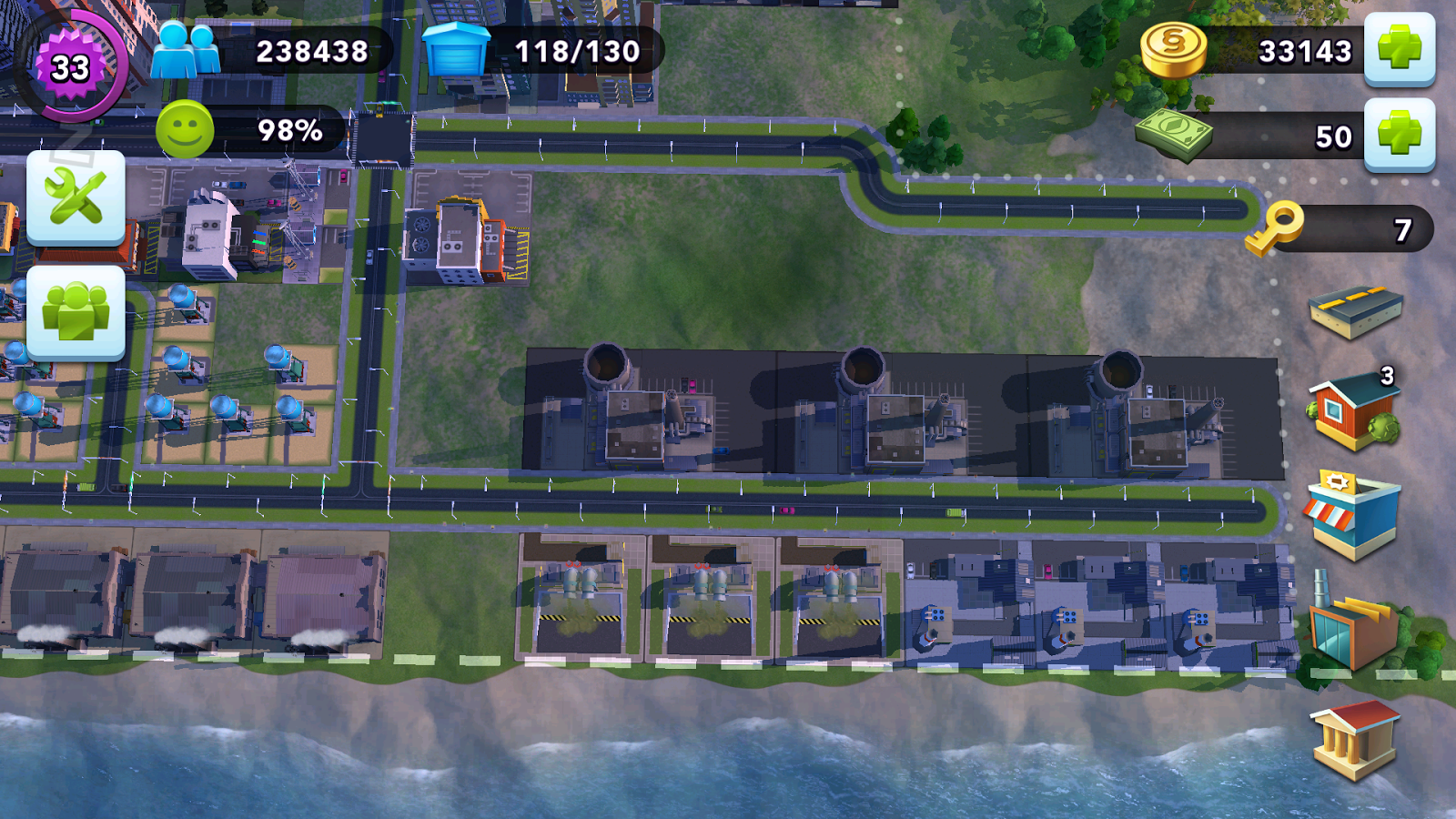Open the landmarks building menu
1456x819 pixels.
1355,740
